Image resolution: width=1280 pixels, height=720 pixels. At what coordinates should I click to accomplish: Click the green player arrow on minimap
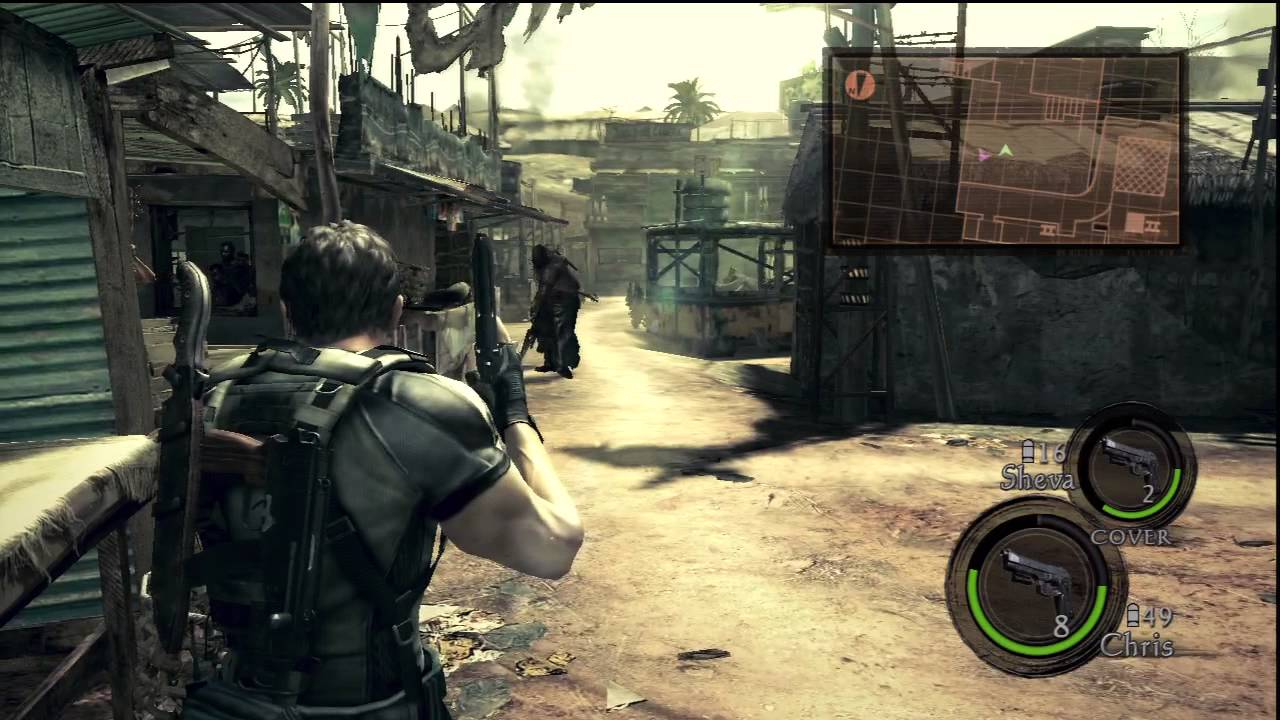pos(1006,150)
